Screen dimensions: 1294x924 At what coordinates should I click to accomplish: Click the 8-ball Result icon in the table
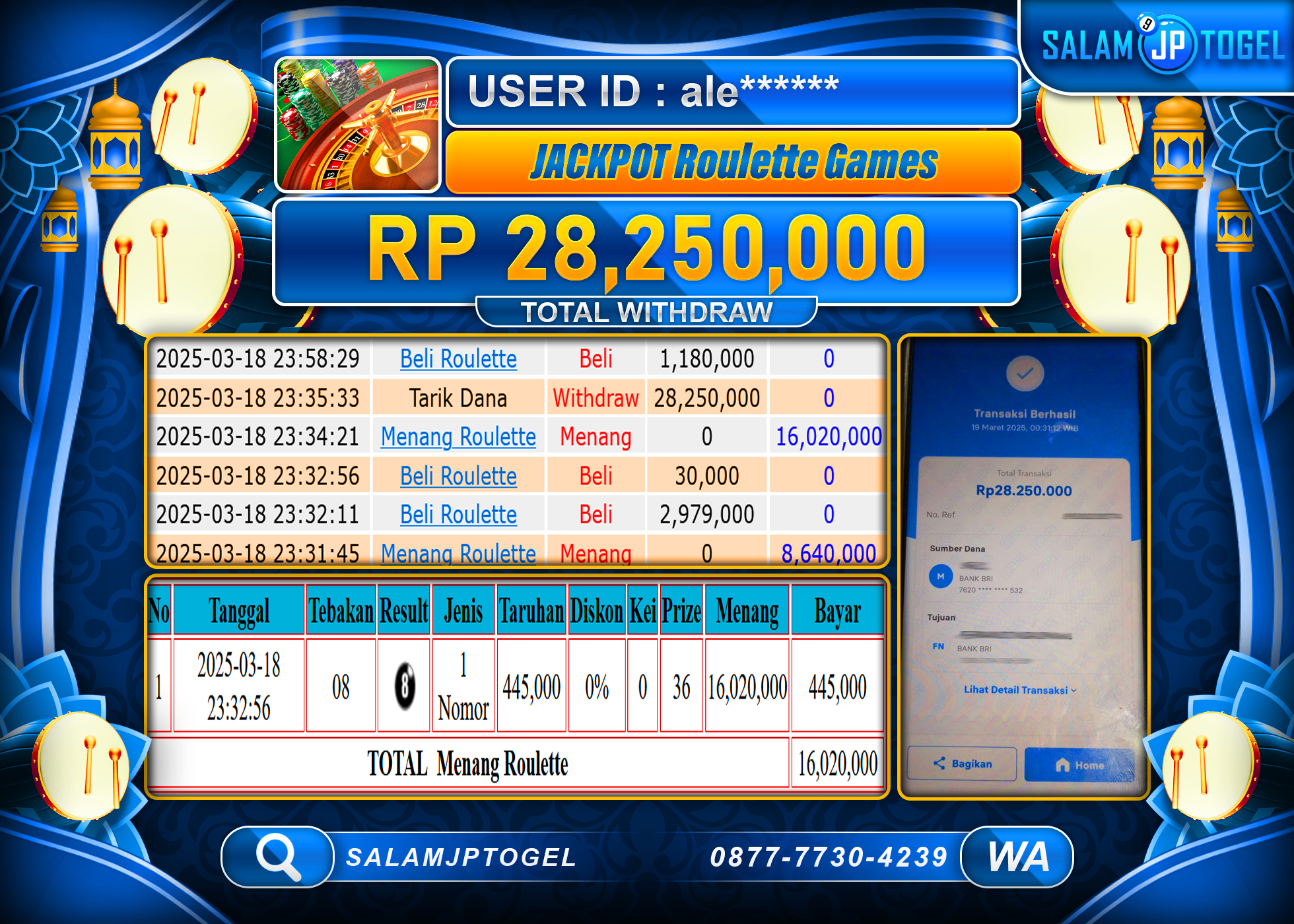pyautogui.click(x=403, y=685)
